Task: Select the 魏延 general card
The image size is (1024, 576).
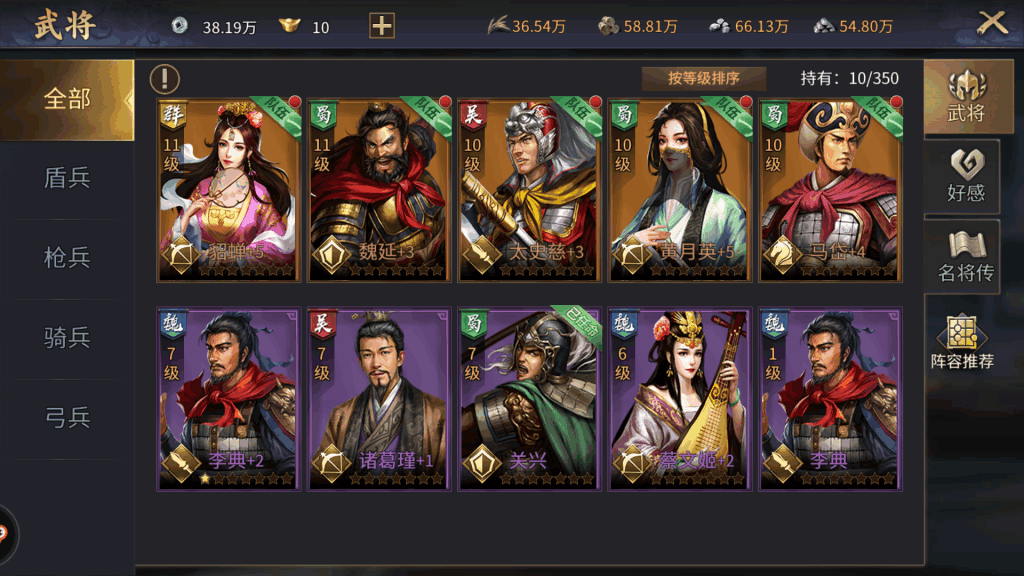Action: (x=379, y=190)
